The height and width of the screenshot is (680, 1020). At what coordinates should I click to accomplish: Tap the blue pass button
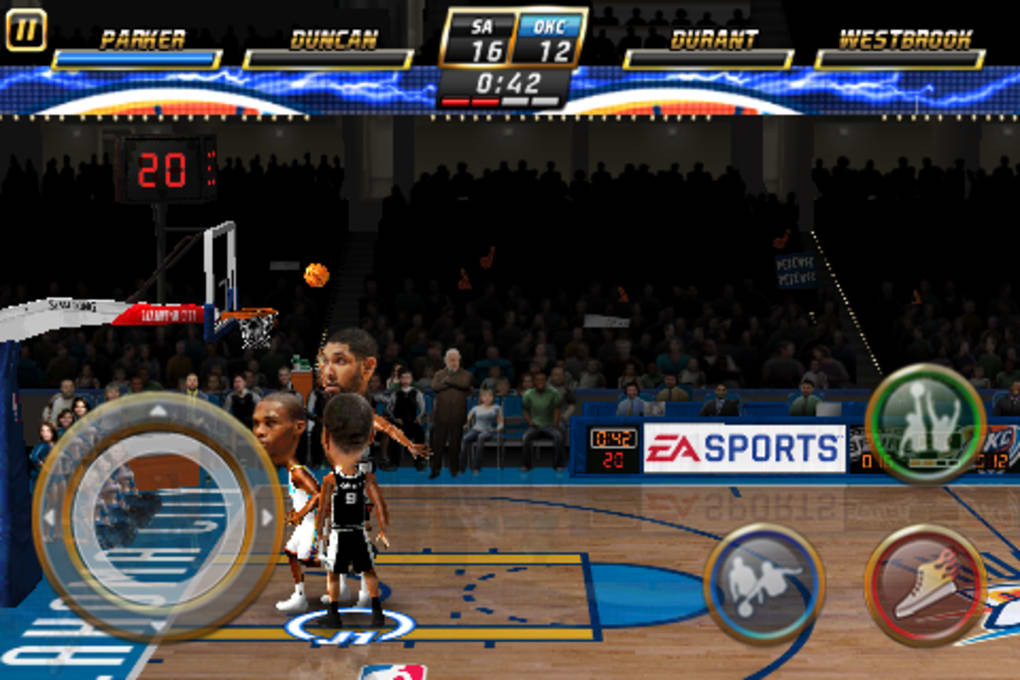[x=764, y=583]
